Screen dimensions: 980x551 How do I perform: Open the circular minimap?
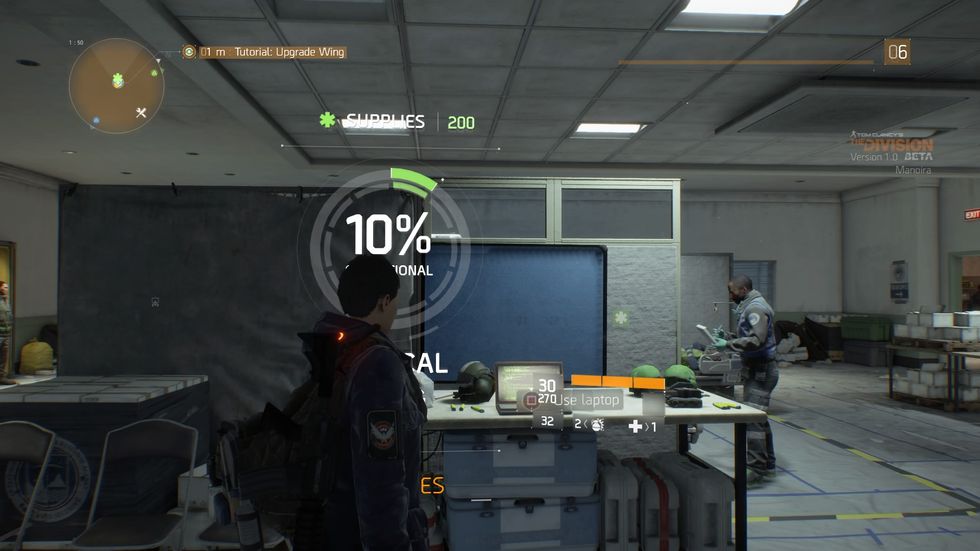116,86
